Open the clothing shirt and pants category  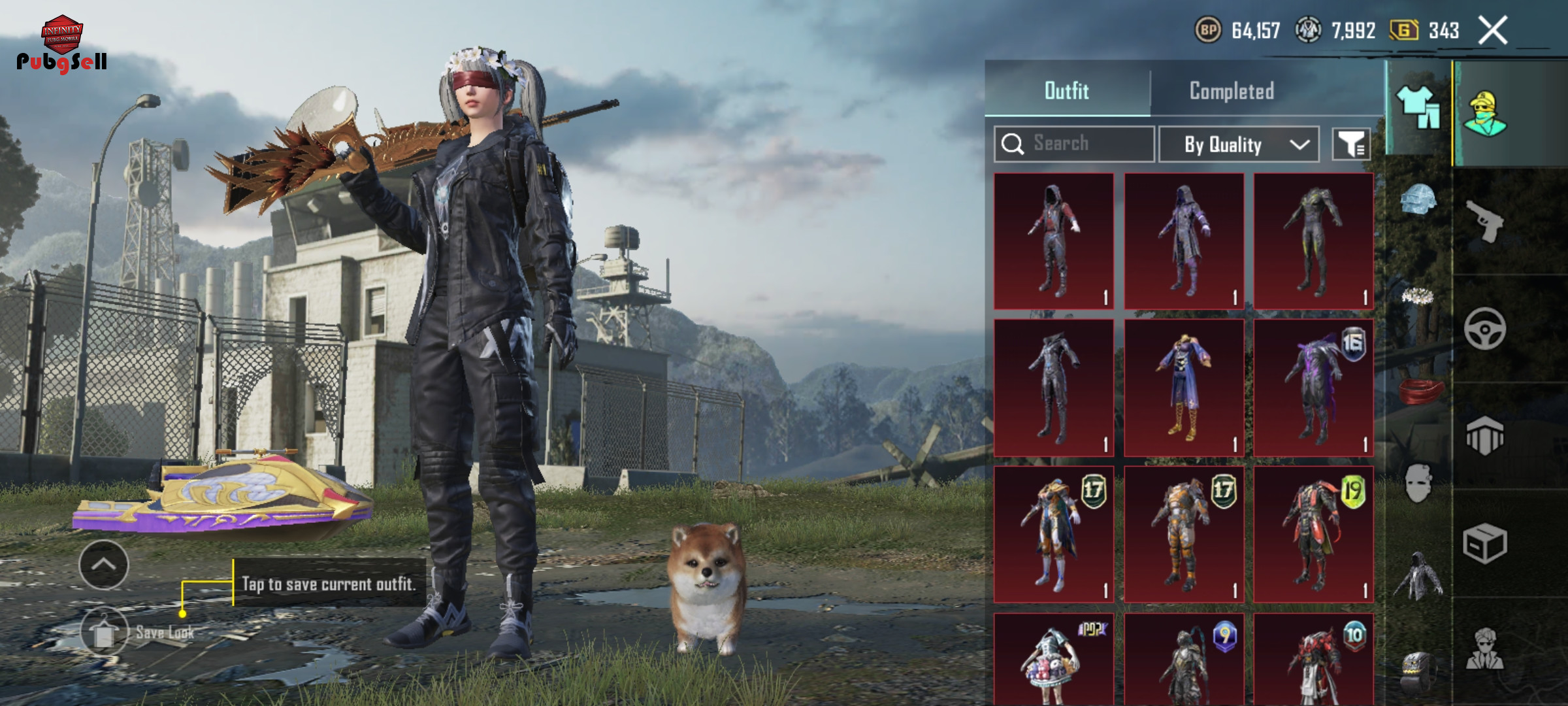(1418, 108)
